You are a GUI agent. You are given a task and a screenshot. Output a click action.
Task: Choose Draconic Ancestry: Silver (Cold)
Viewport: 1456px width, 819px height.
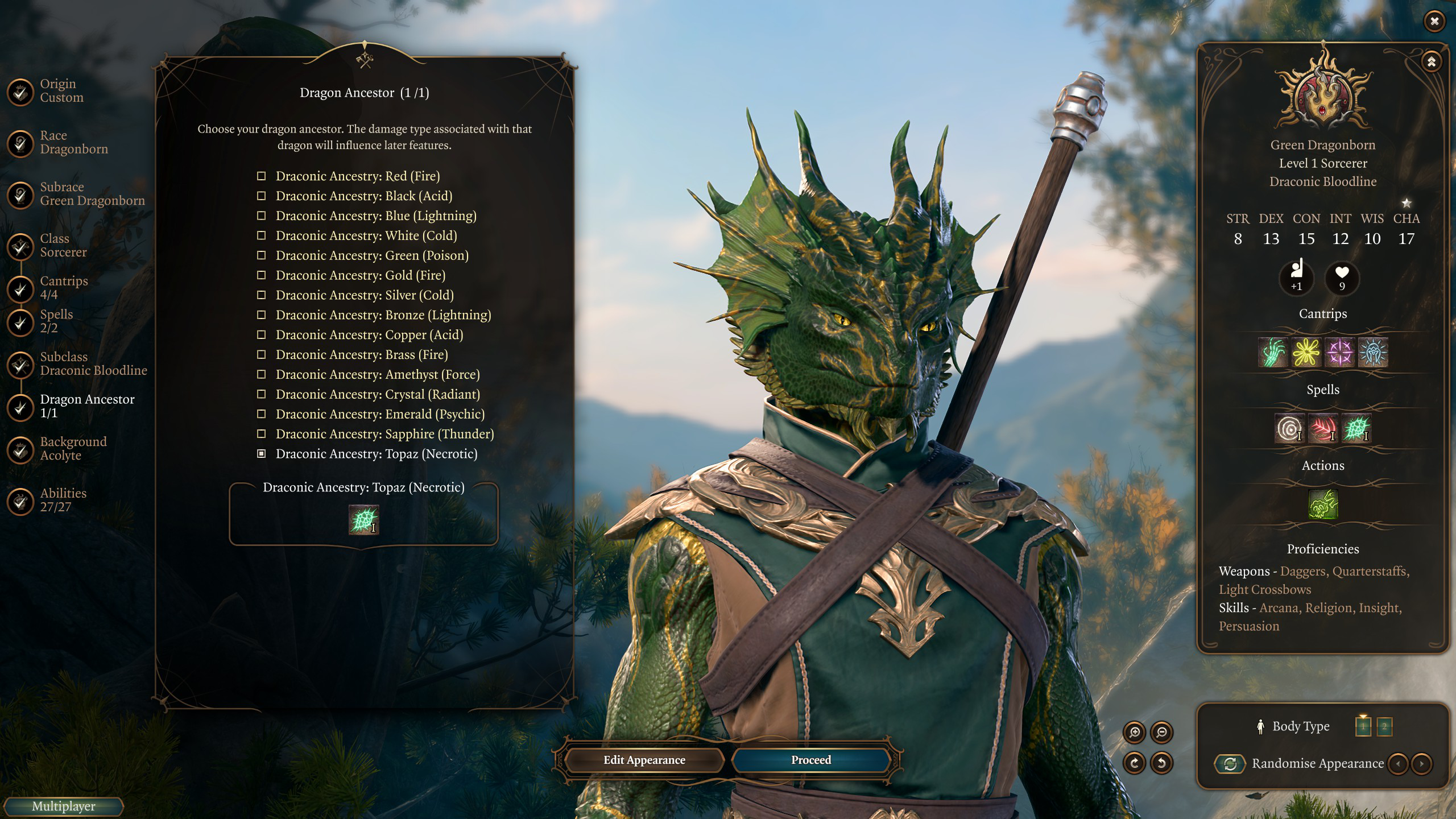click(x=364, y=295)
